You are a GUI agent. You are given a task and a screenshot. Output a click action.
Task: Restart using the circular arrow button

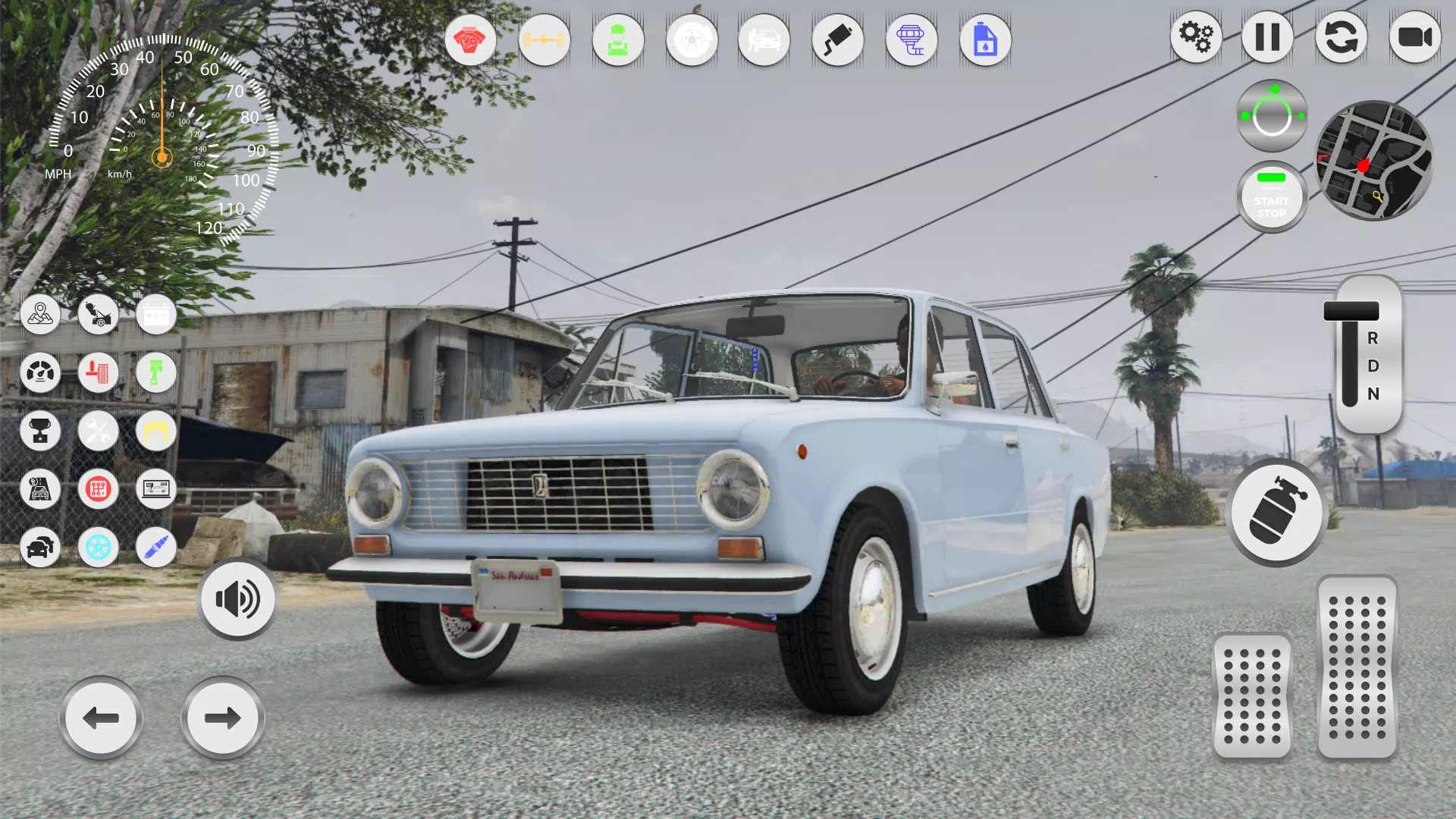[1342, 38]
